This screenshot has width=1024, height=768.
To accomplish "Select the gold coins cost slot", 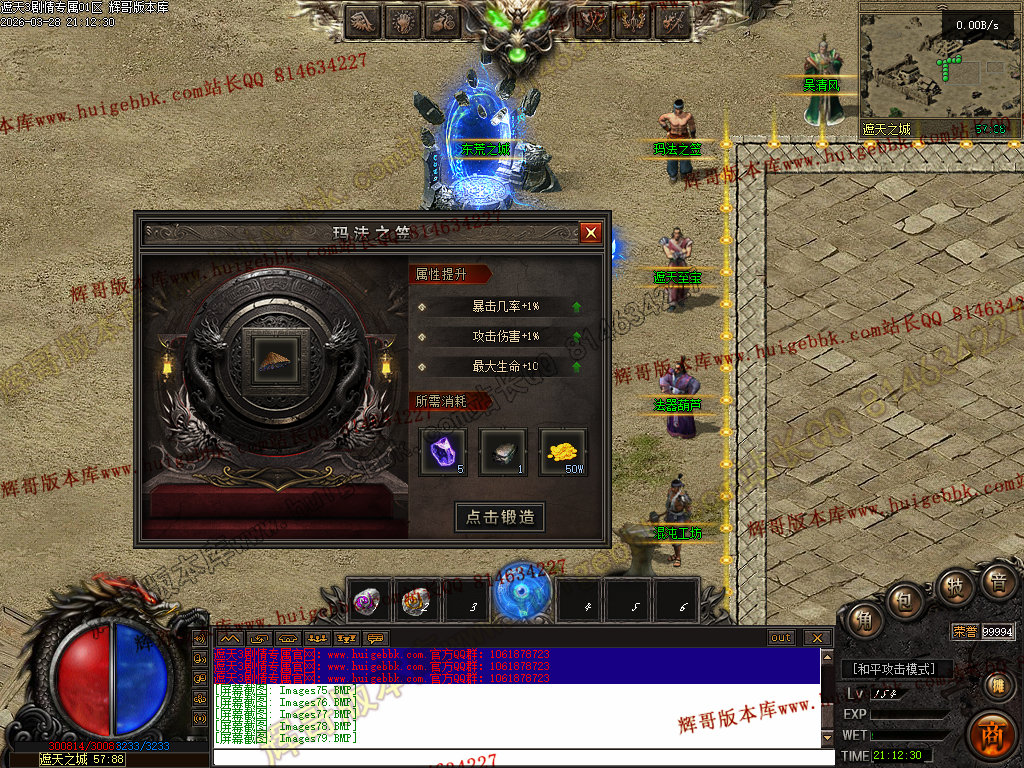I will tap(564, 452).
